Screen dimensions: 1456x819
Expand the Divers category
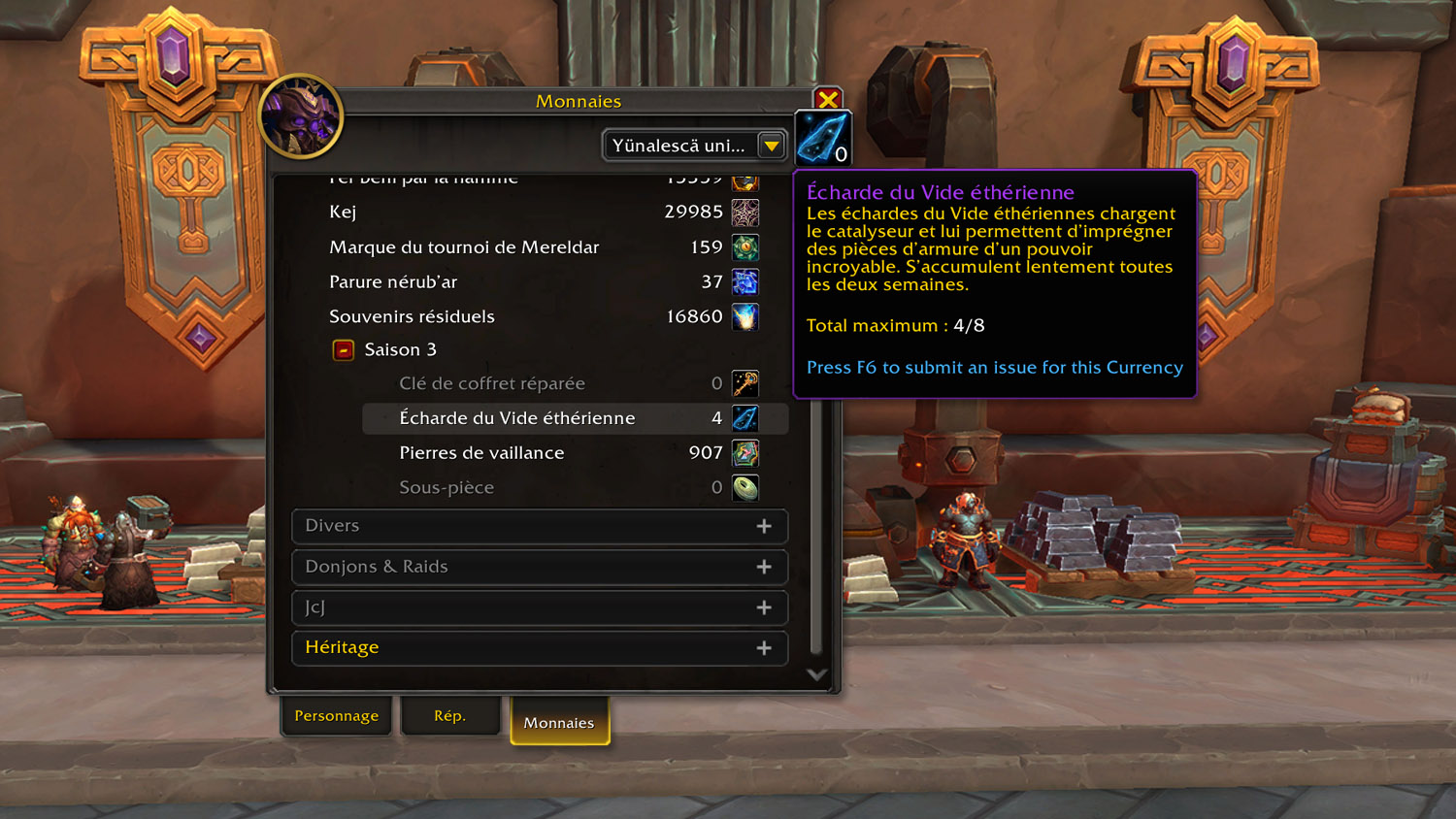[540, 526]
